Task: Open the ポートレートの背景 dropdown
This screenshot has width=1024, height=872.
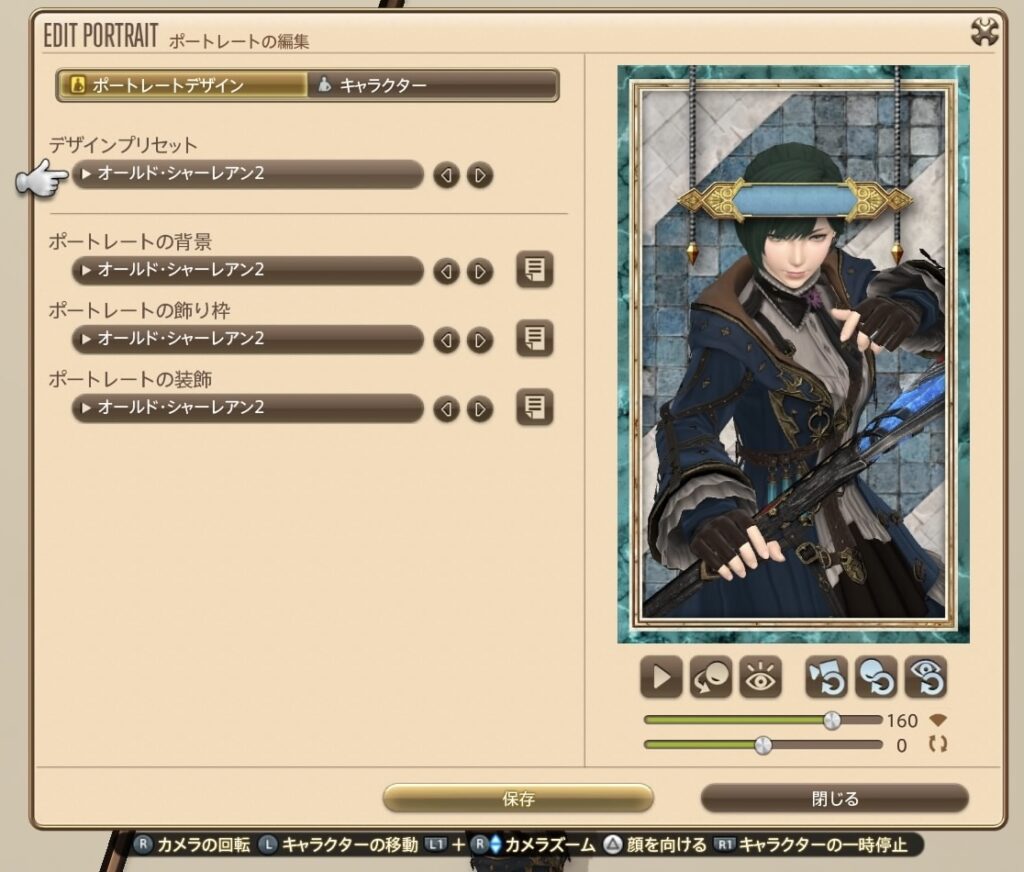Action: [248, 270]
